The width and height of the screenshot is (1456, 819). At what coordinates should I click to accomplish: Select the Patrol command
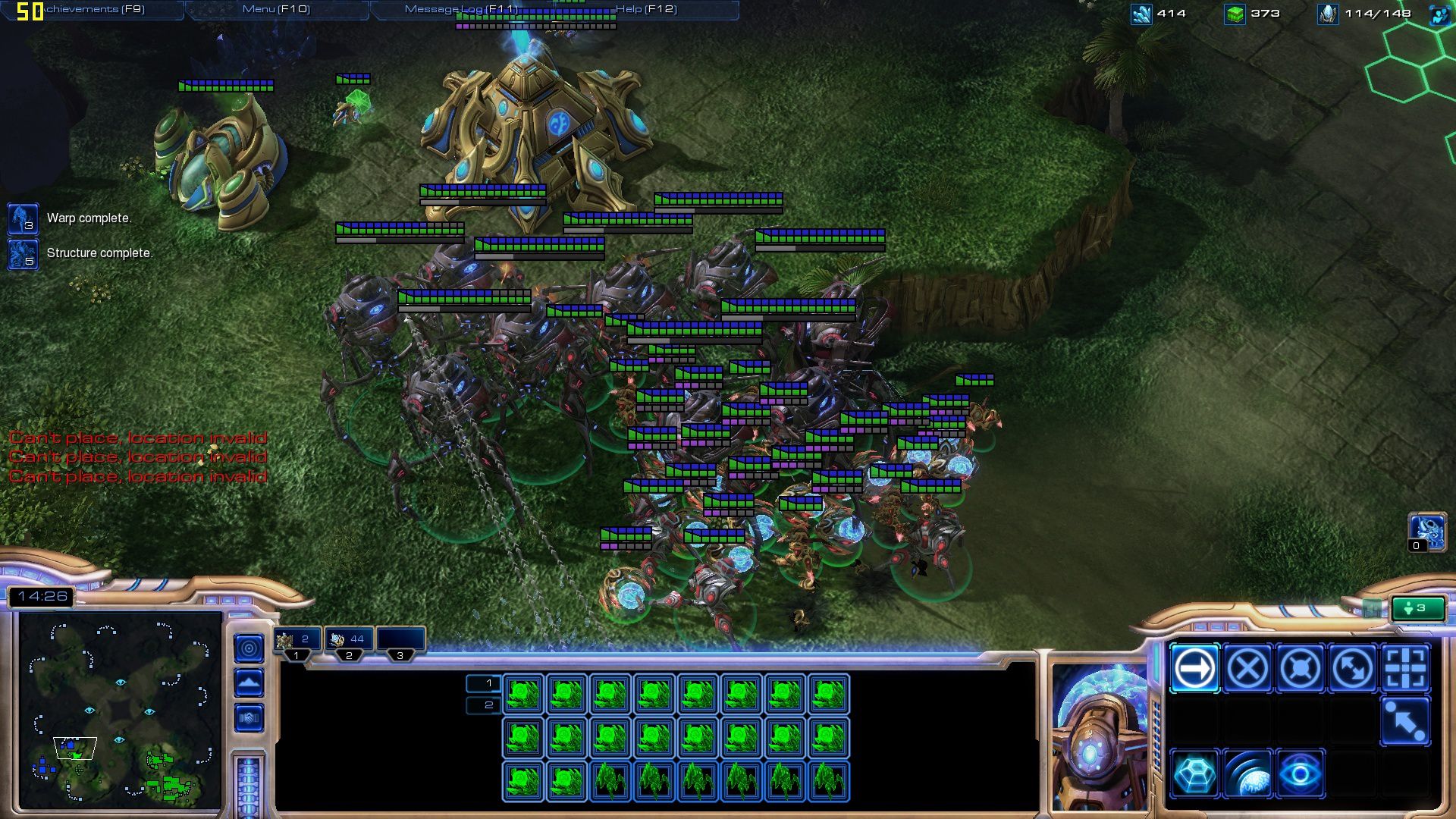coord(1353,669)
